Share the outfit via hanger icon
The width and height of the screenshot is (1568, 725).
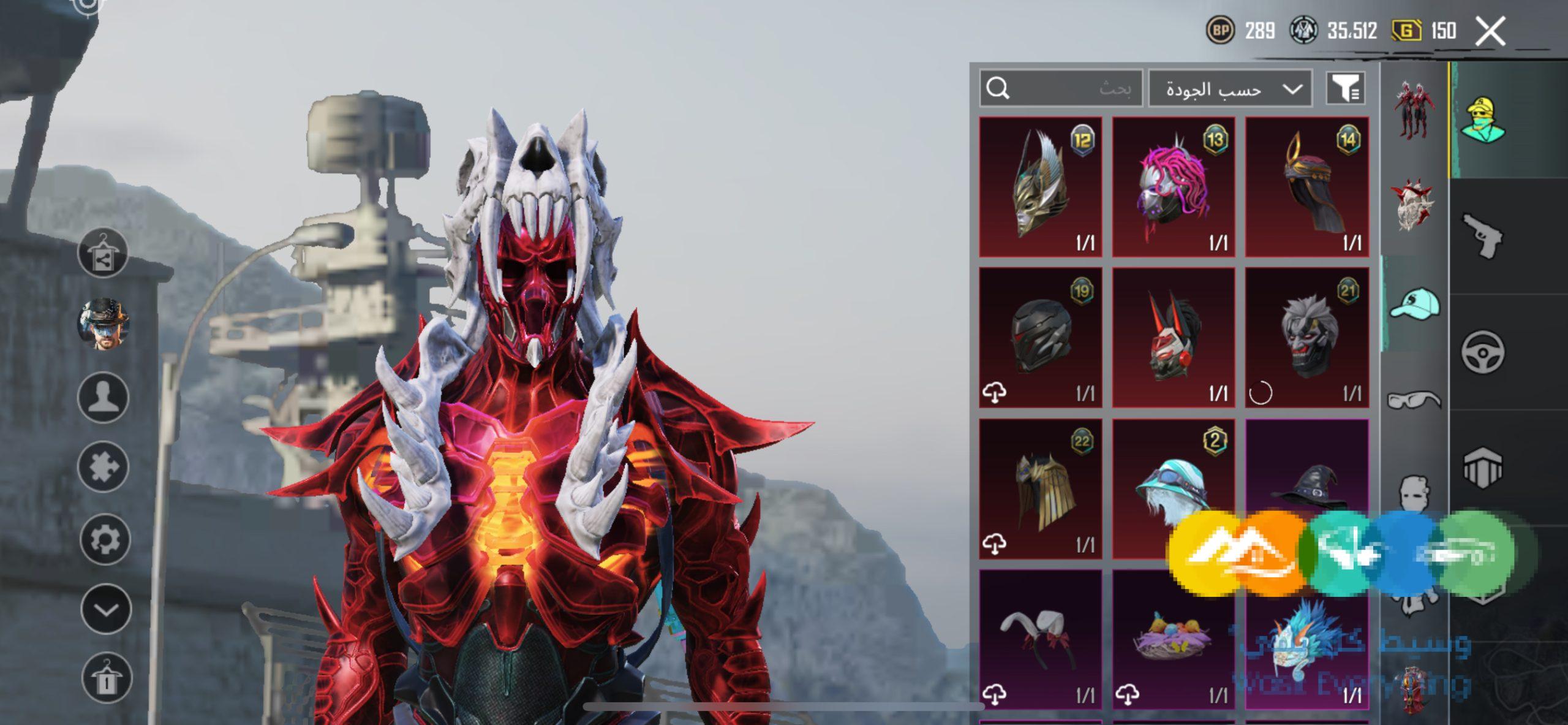[x=103, y=254]
